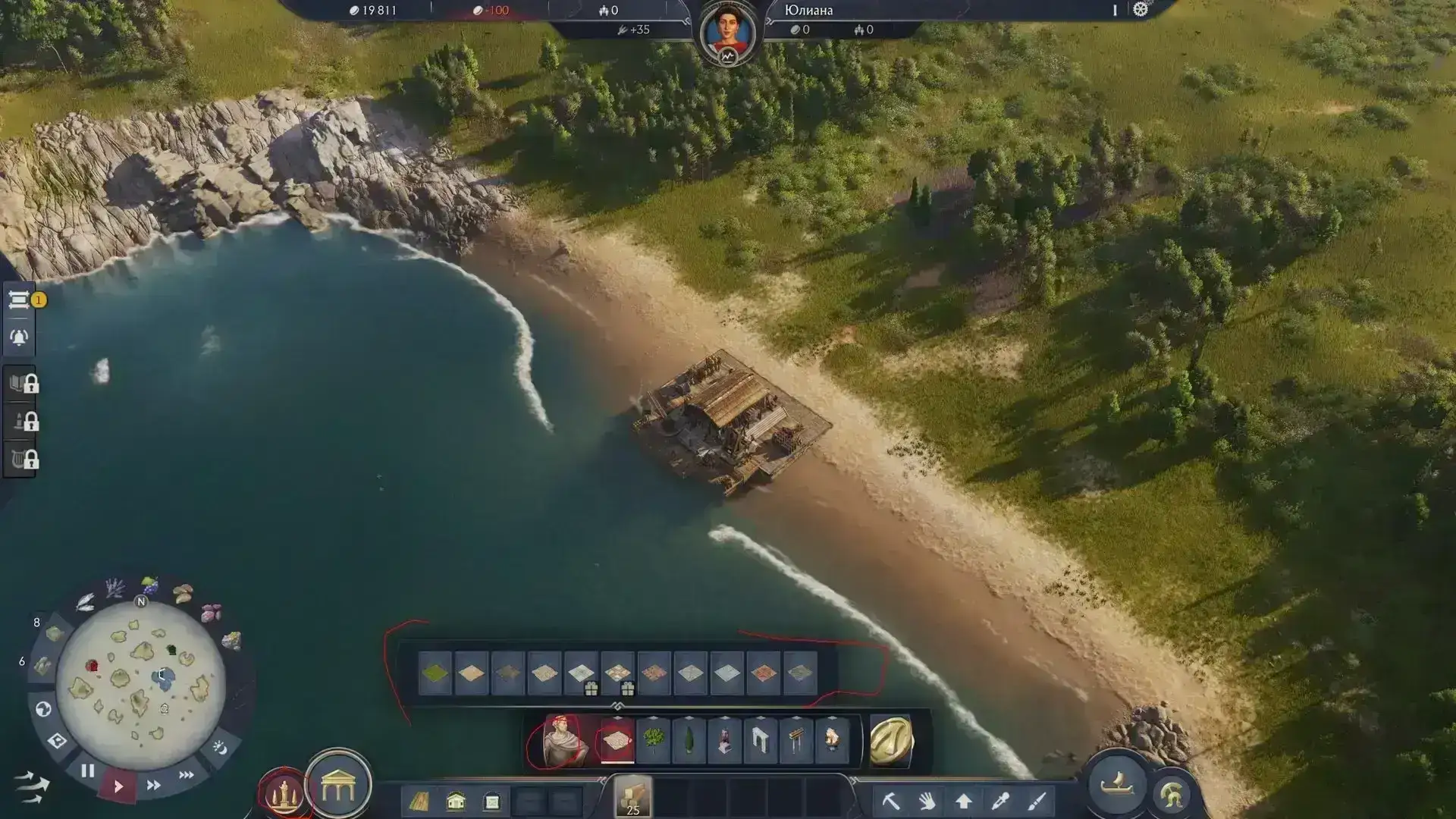Screen dimensions: 1456x819
Task: Open the settings gear menu
Action: click(x=1140, y=10)
